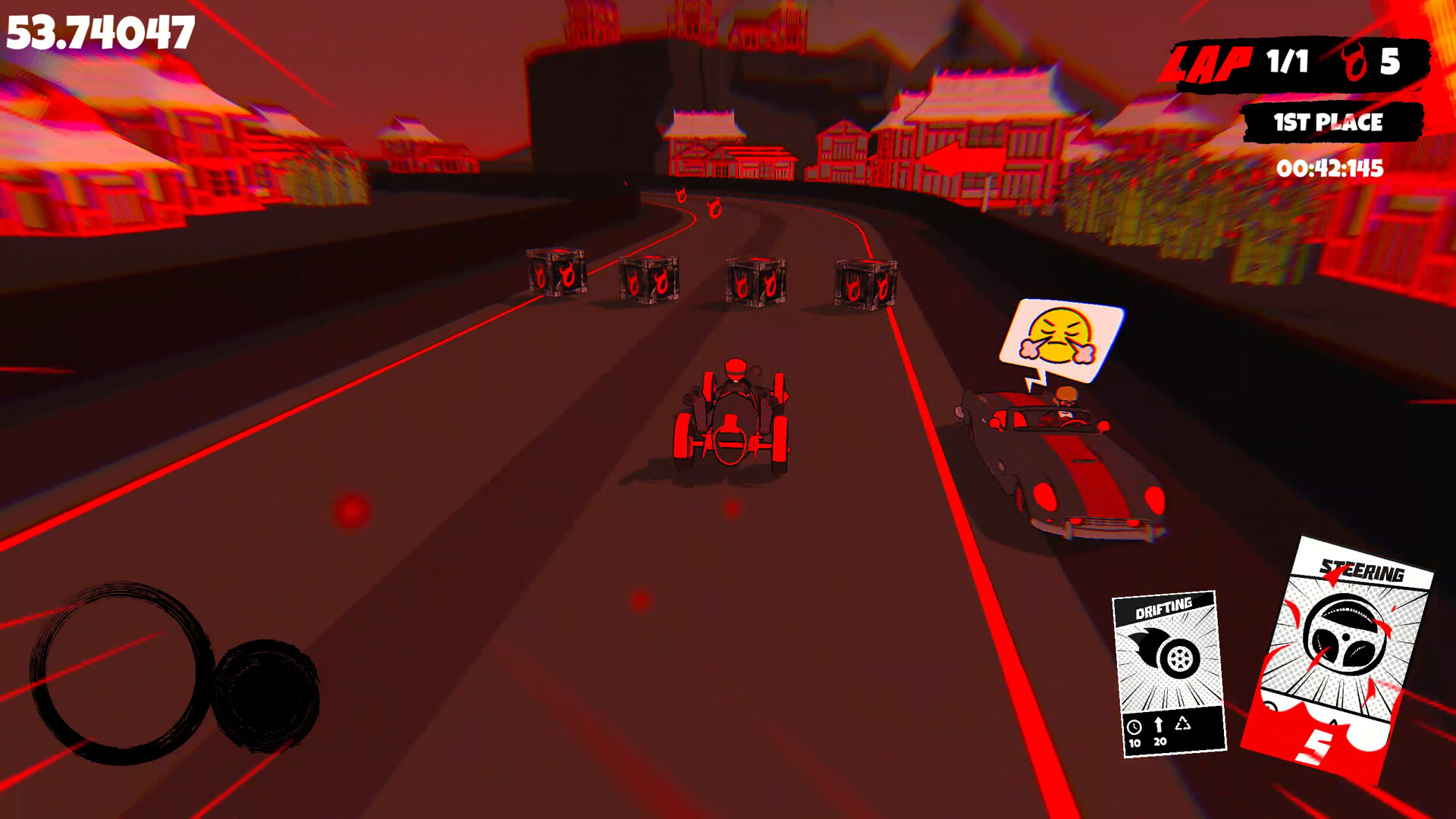The image size is (1456, 819).
Task: Click the clock icon on the Drifting card
Action: [x=1134, y=726]
